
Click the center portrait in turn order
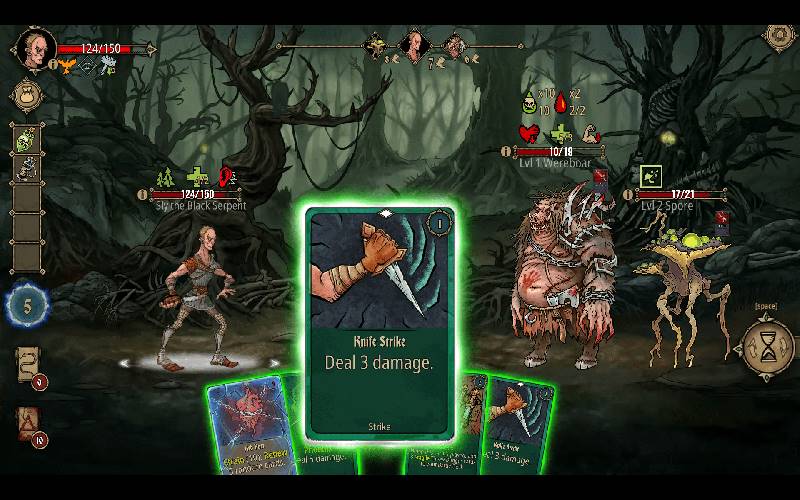pyautogui.click(x=413, y=45)
